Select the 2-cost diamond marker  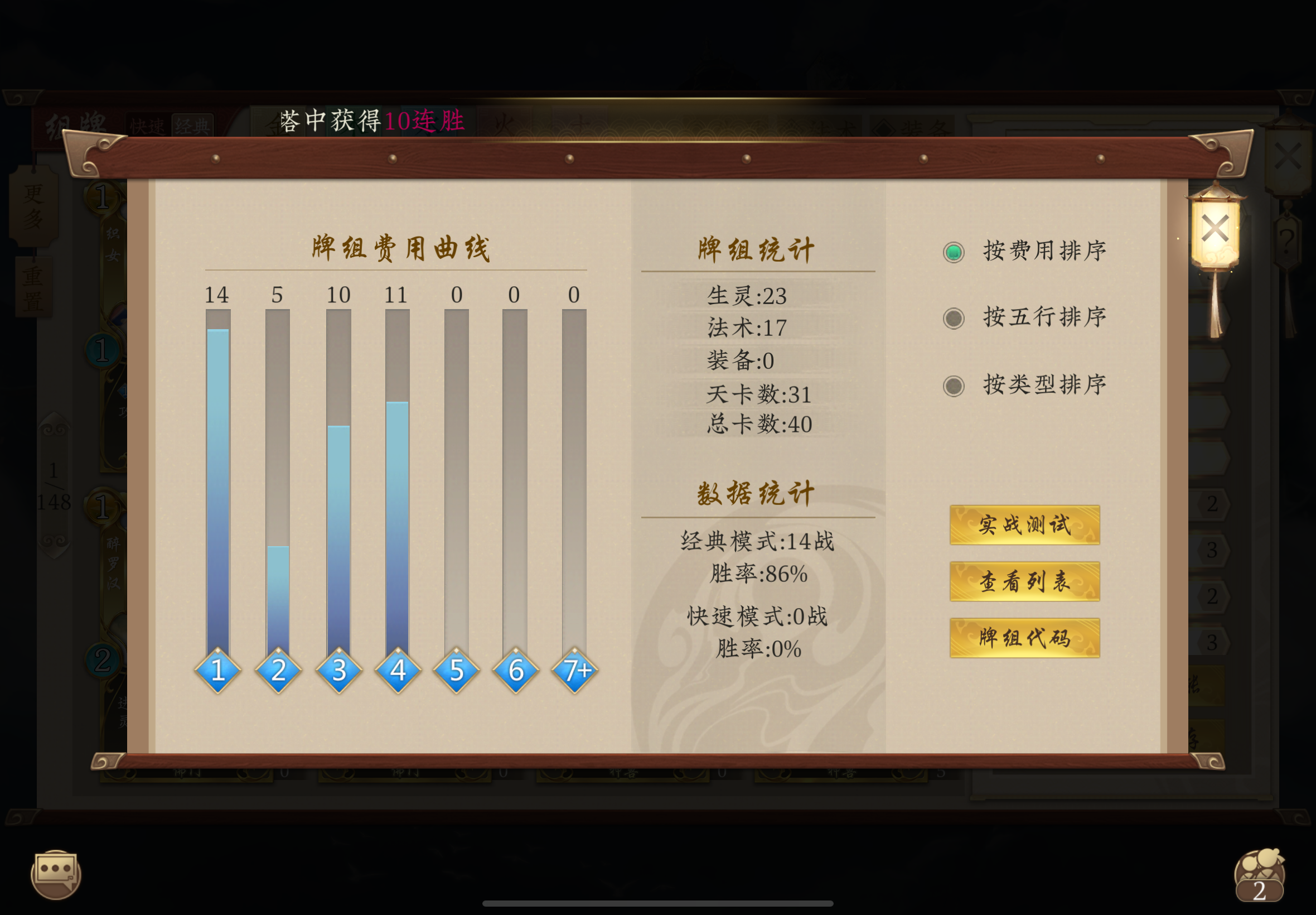[x=278, y=670]
